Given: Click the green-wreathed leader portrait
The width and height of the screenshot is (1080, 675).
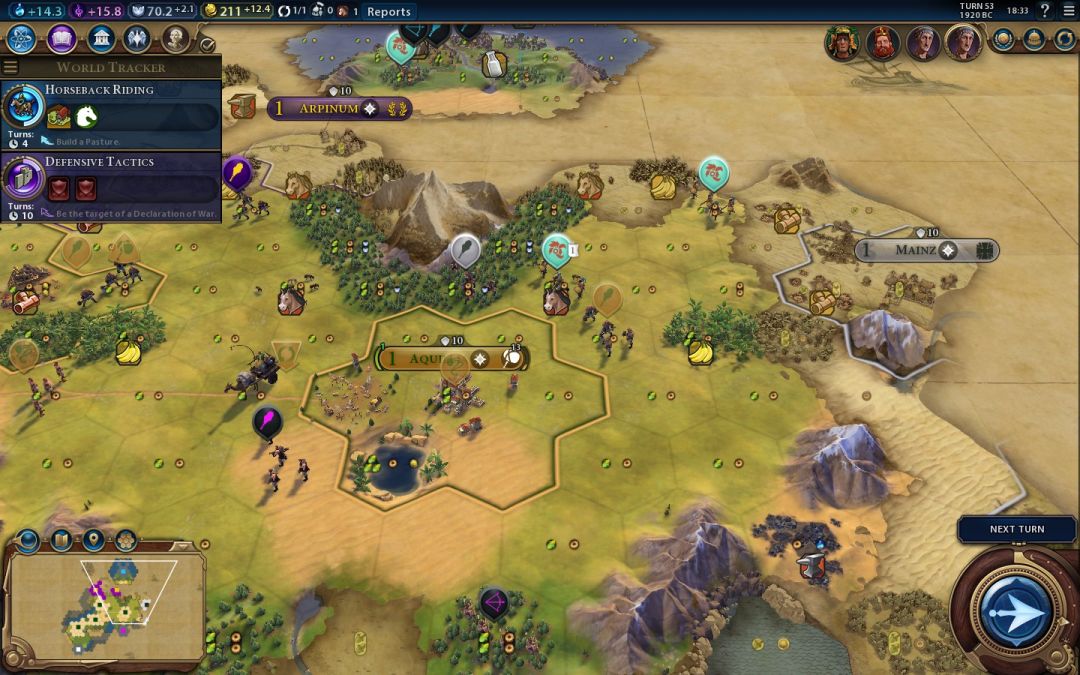Looking at the screenshot, I should pyautogui.click(x=841, y=43).
